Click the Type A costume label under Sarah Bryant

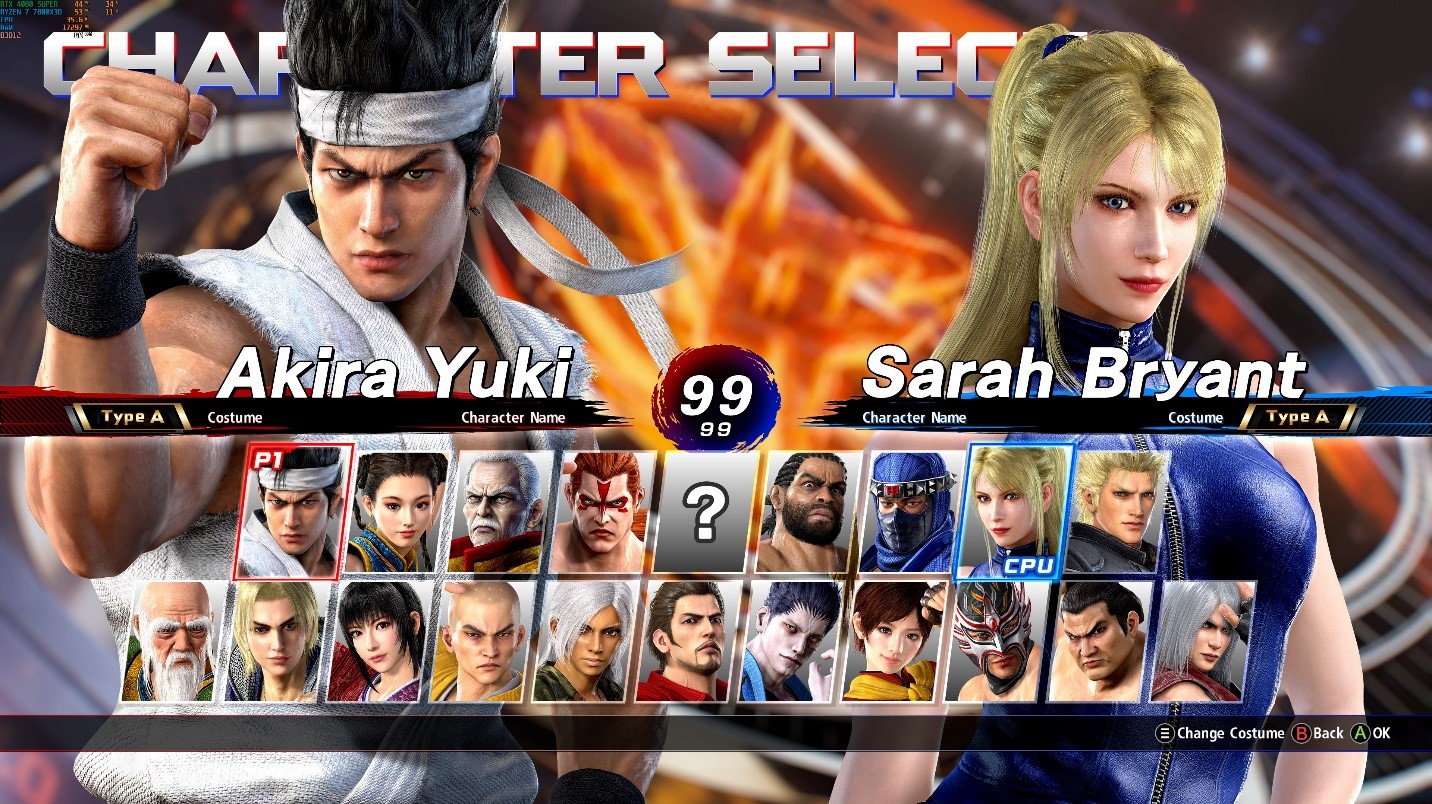[1297, 418]
